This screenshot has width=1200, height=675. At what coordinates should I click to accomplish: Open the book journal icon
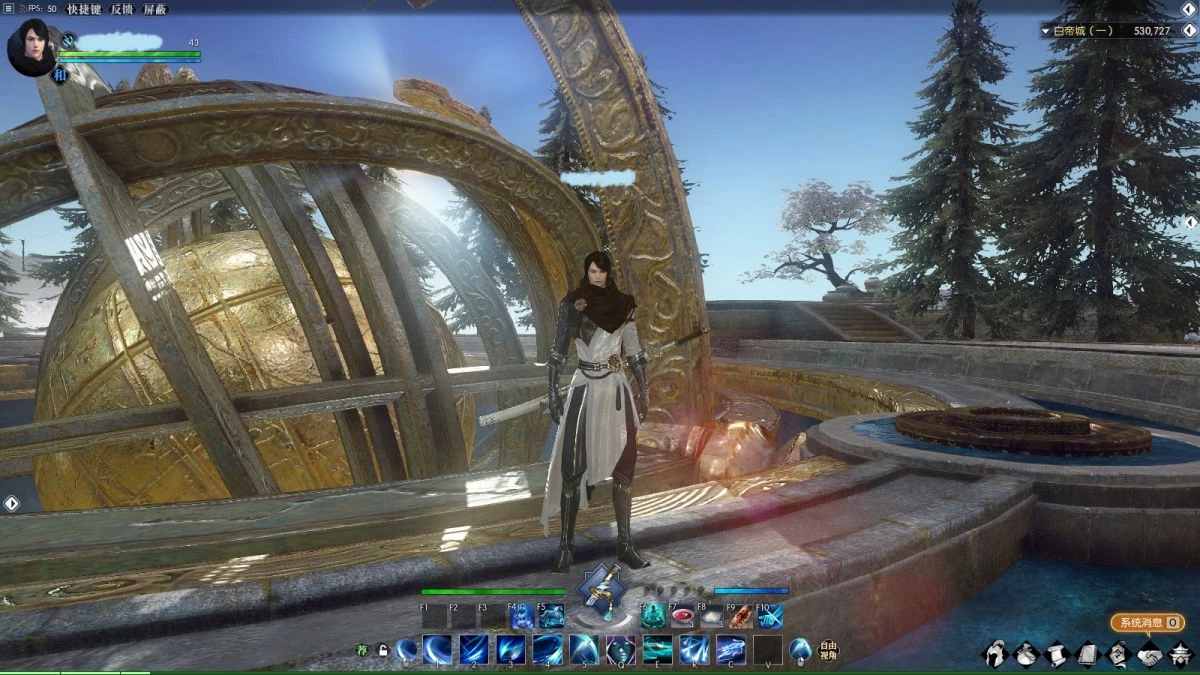pos(1087,654)
